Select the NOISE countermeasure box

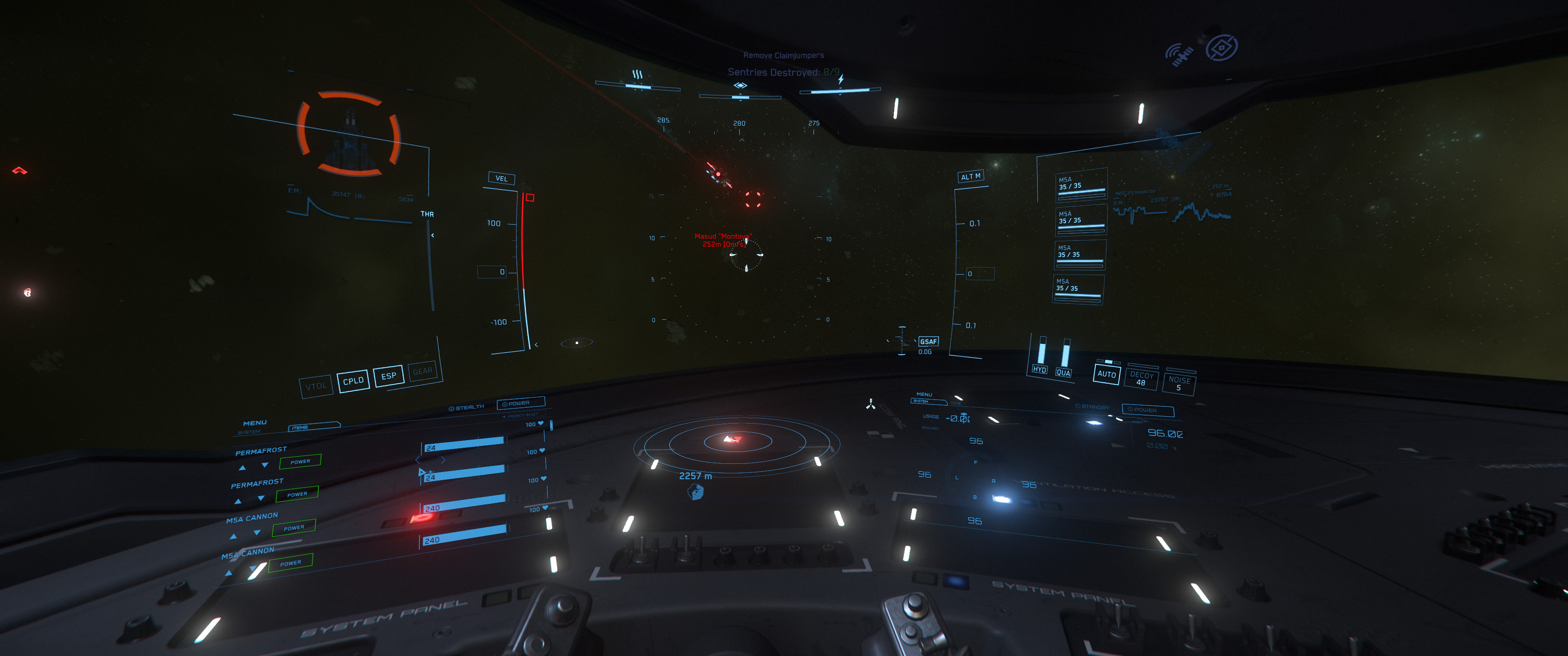click(x=1179, y=384)
